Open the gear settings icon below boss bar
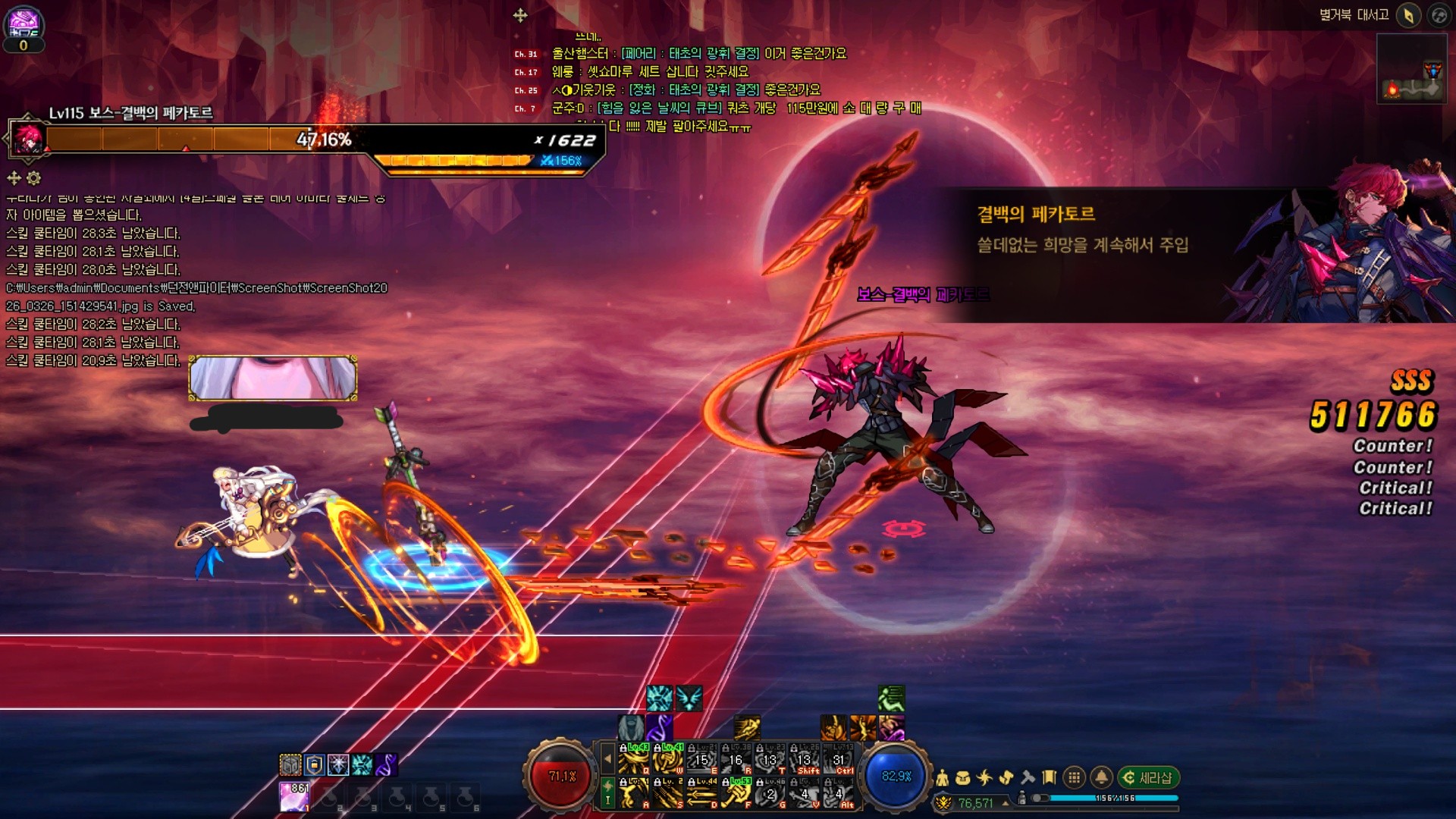Image resolution: width=1456 pixels, height=819 pixels. [34, 178]
